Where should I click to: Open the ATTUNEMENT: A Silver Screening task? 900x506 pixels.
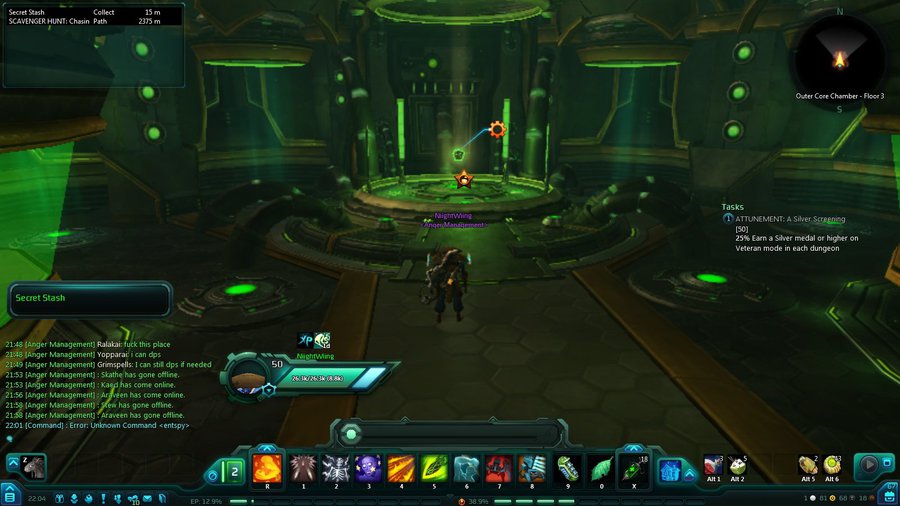point(790,218)
